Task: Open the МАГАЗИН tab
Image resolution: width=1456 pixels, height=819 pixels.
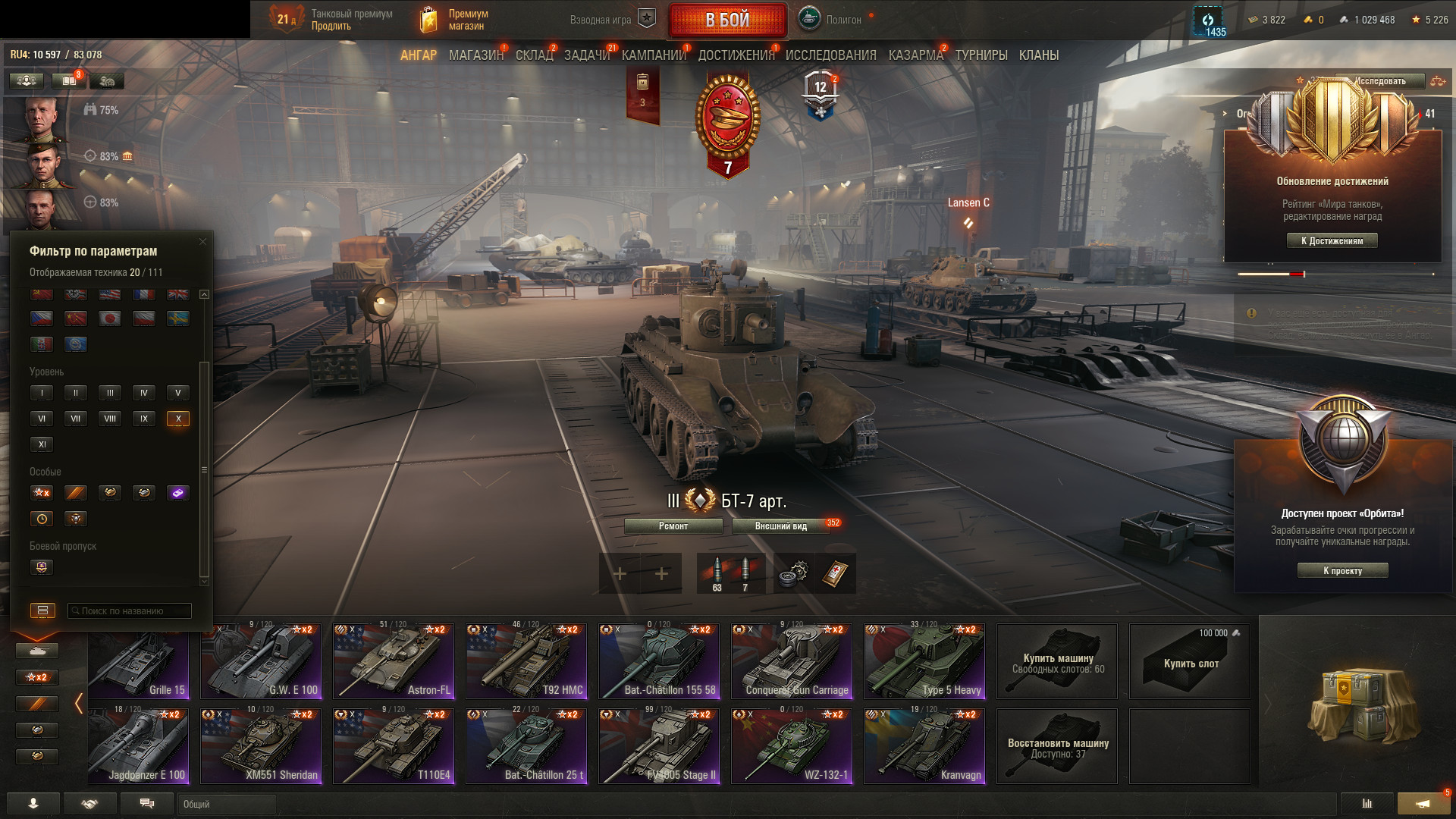Action: (x=475, y=55)
